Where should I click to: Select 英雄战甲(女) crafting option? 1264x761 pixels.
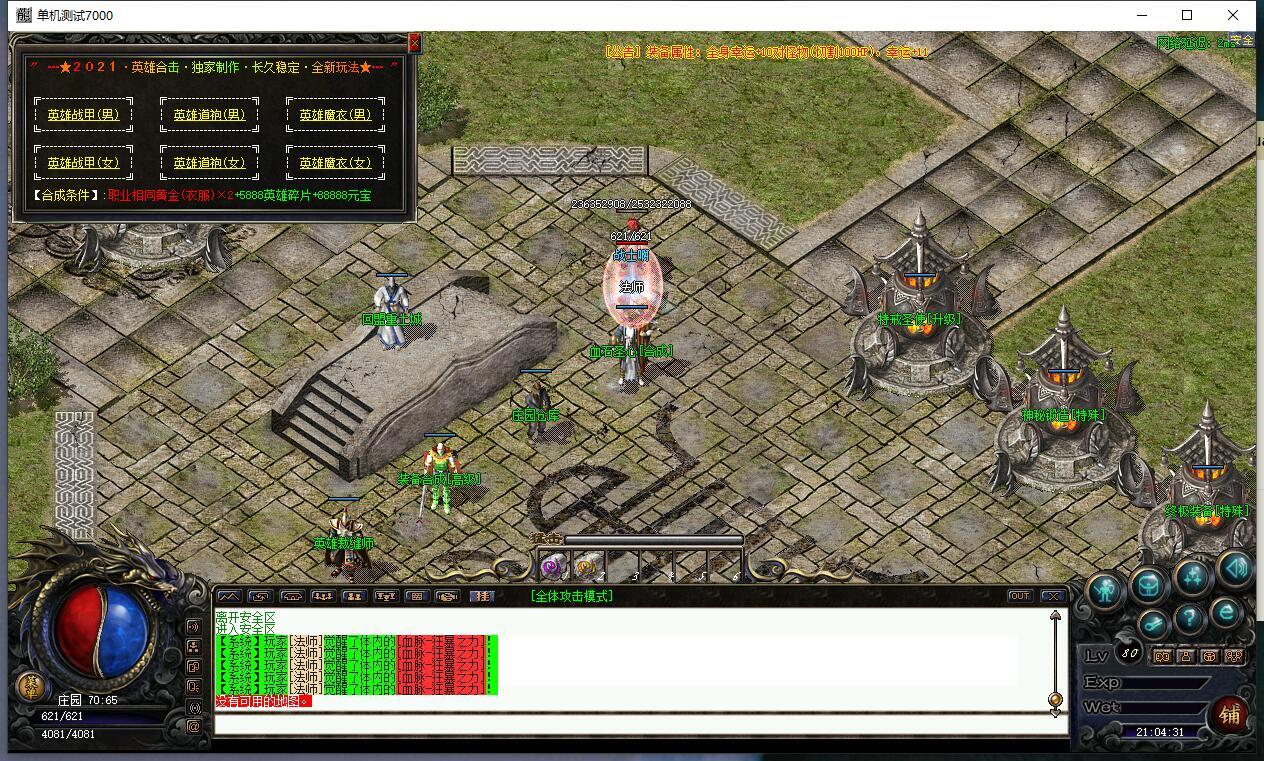tap(83, 162)
